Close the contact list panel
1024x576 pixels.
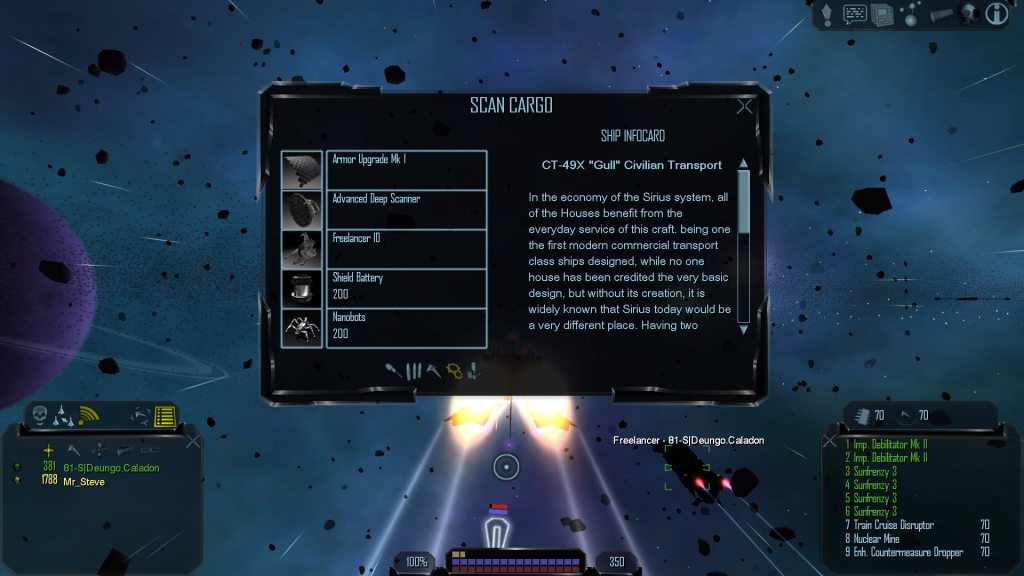[194, 440]
